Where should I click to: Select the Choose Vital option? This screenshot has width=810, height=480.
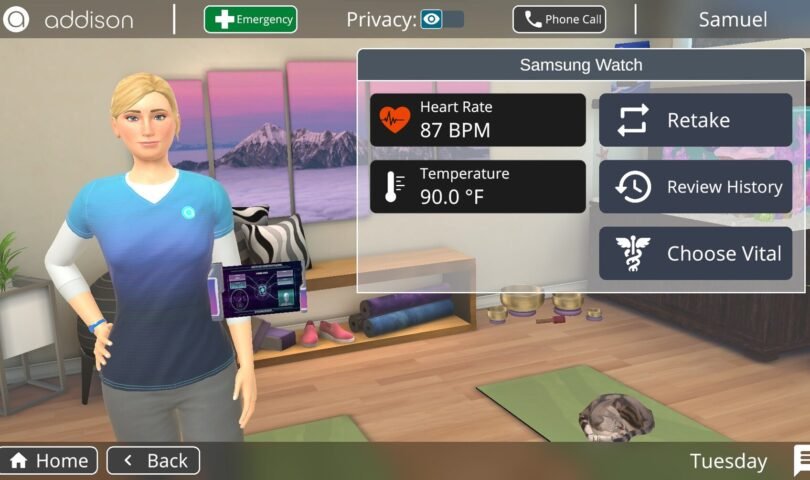tap(695, 253)
